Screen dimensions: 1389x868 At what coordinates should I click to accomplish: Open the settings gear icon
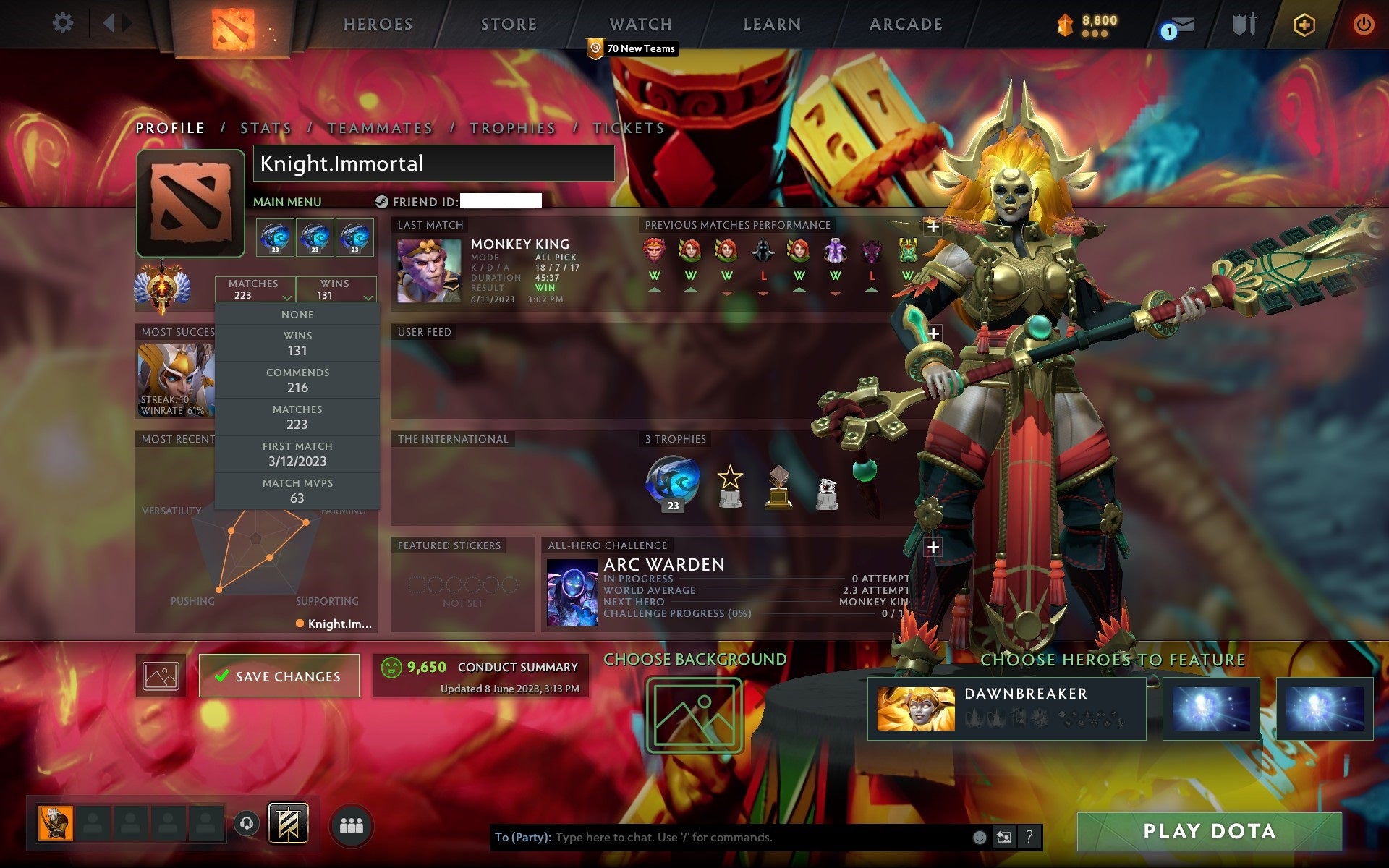64,22
